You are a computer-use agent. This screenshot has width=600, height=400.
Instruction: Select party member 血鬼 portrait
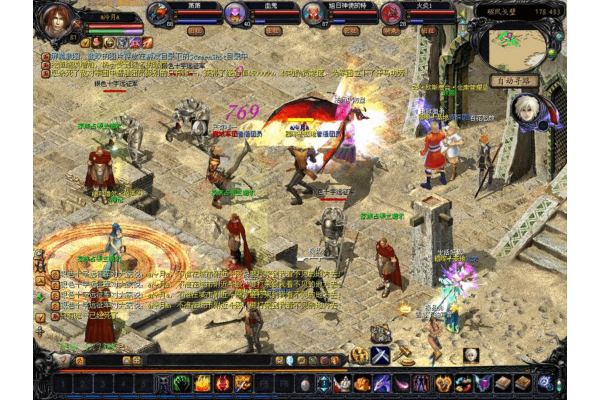coord(234,13)
